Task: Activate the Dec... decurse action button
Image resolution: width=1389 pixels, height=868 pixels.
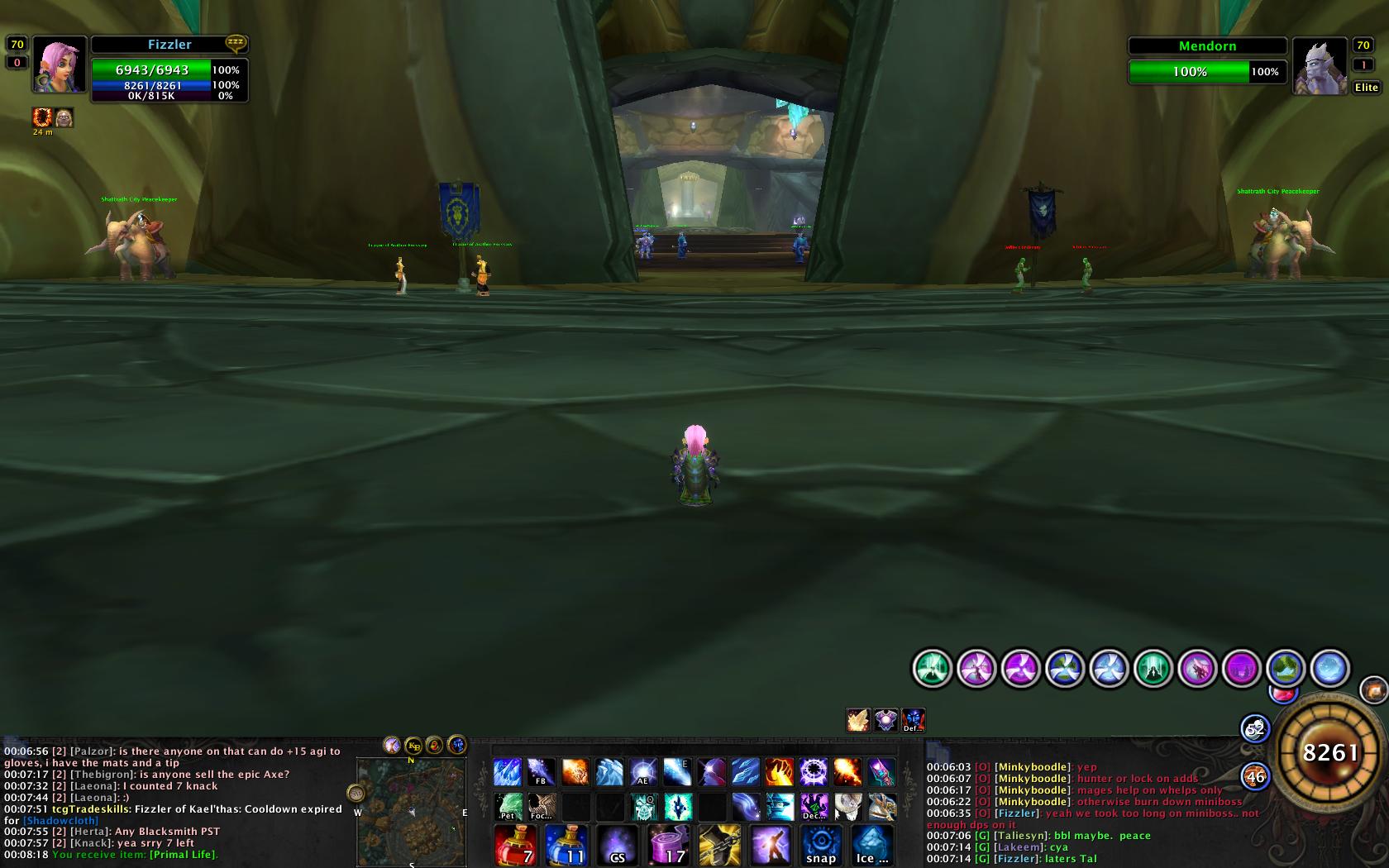Action: [x=813, y=806]
